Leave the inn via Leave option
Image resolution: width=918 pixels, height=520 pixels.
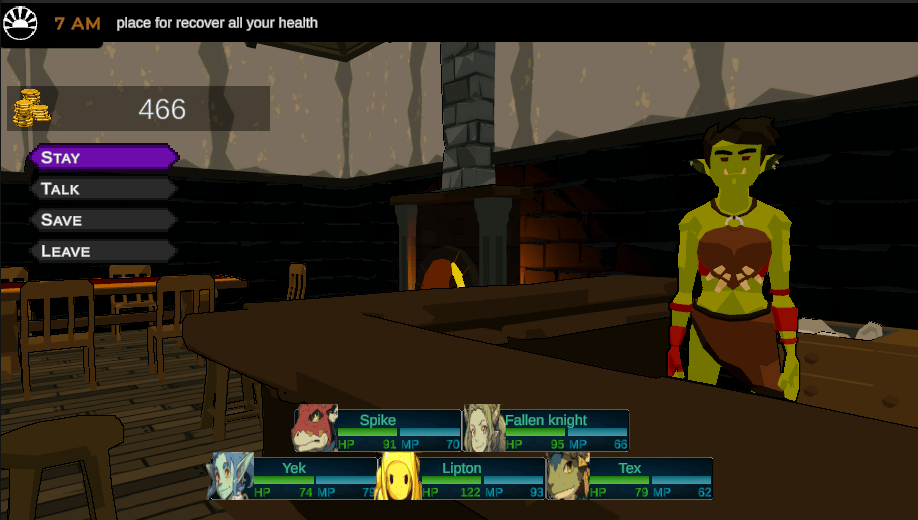pos(103,251)
